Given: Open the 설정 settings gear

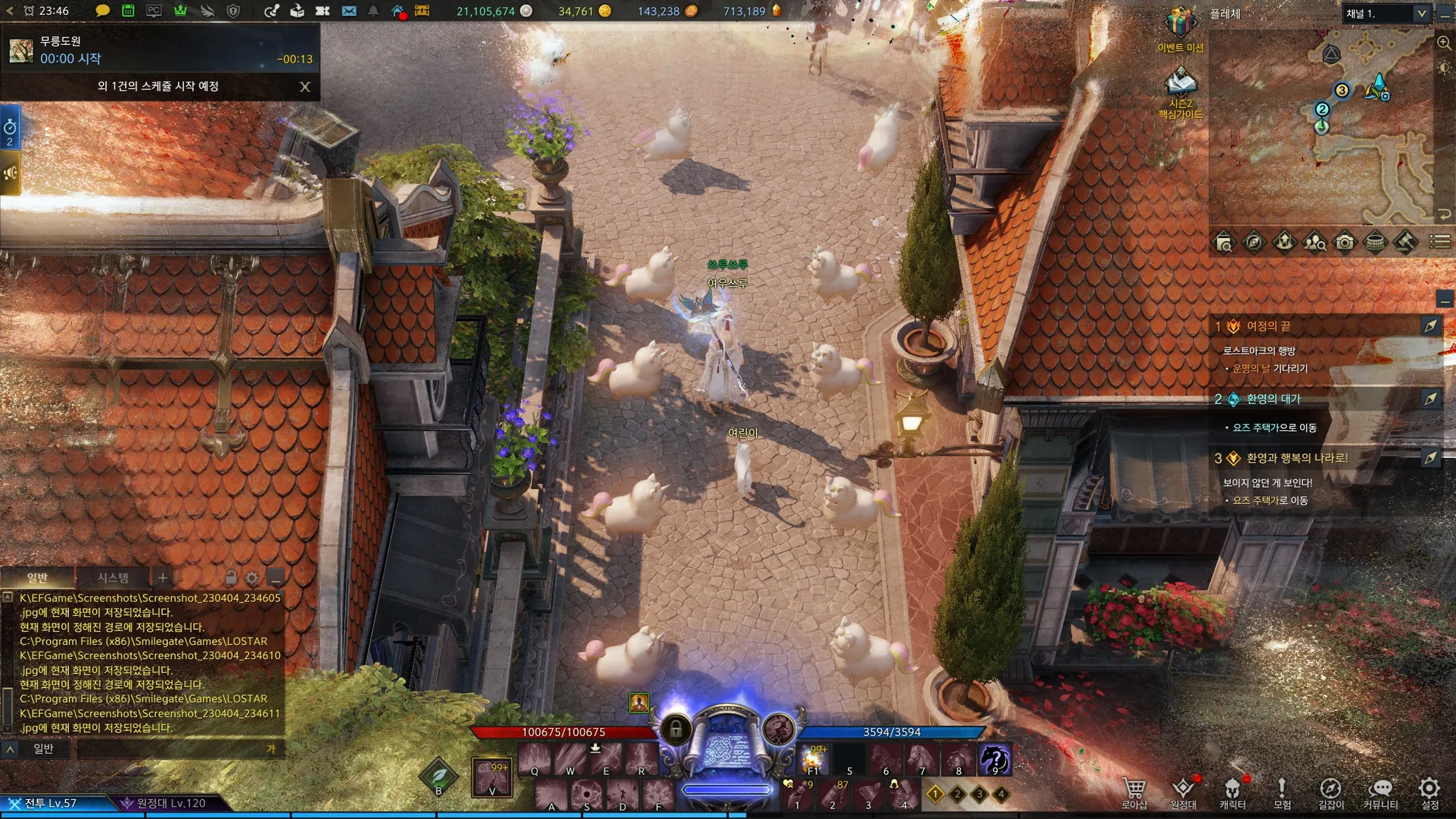Looking at the screenshot, I should tap(1430, 791).
